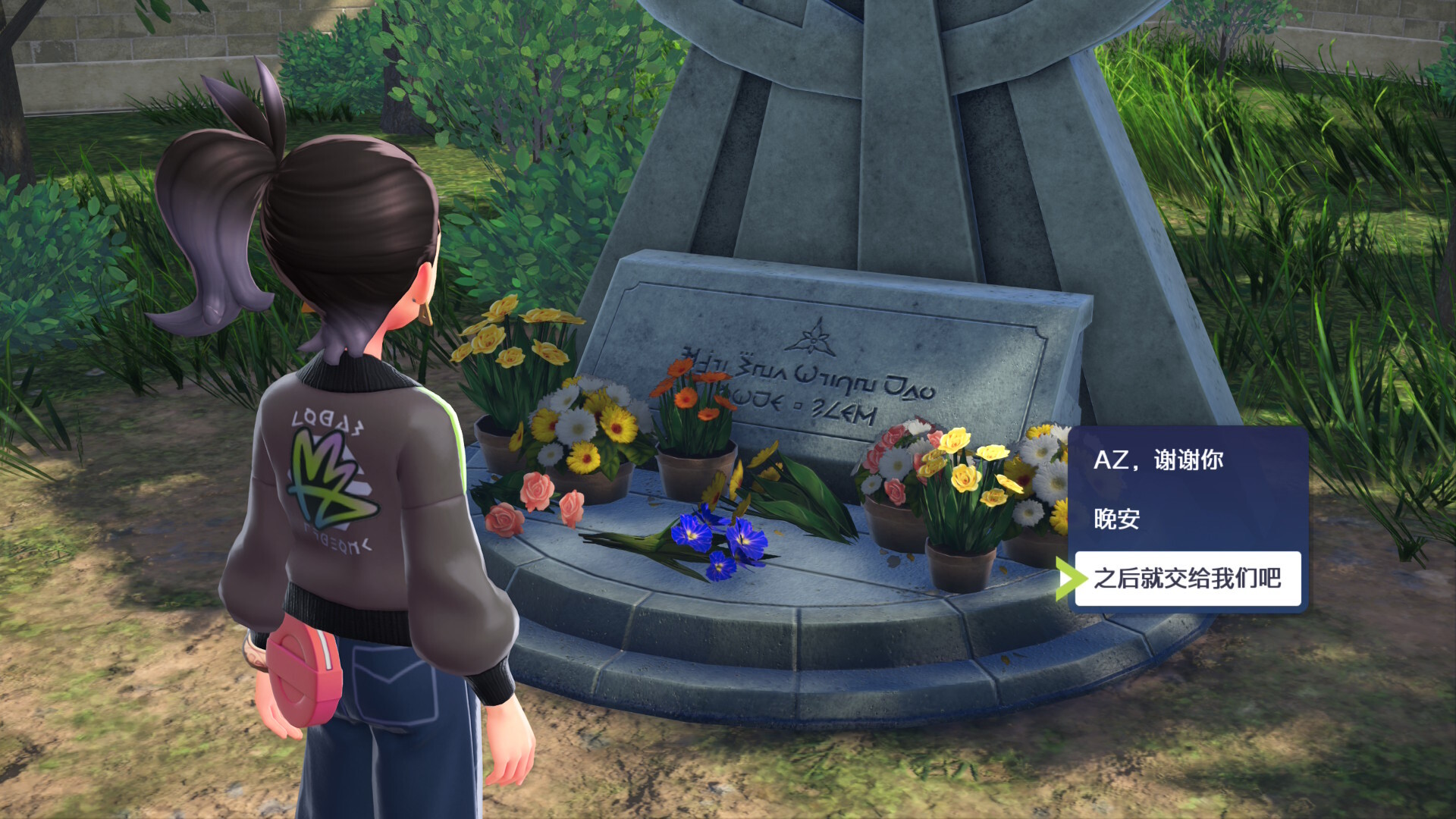Pick the highlighted "之后就交给我们吧" reply
The width and height of the screenshot is (1456, 819).
pyautogui.click(x=1187, y=579)
